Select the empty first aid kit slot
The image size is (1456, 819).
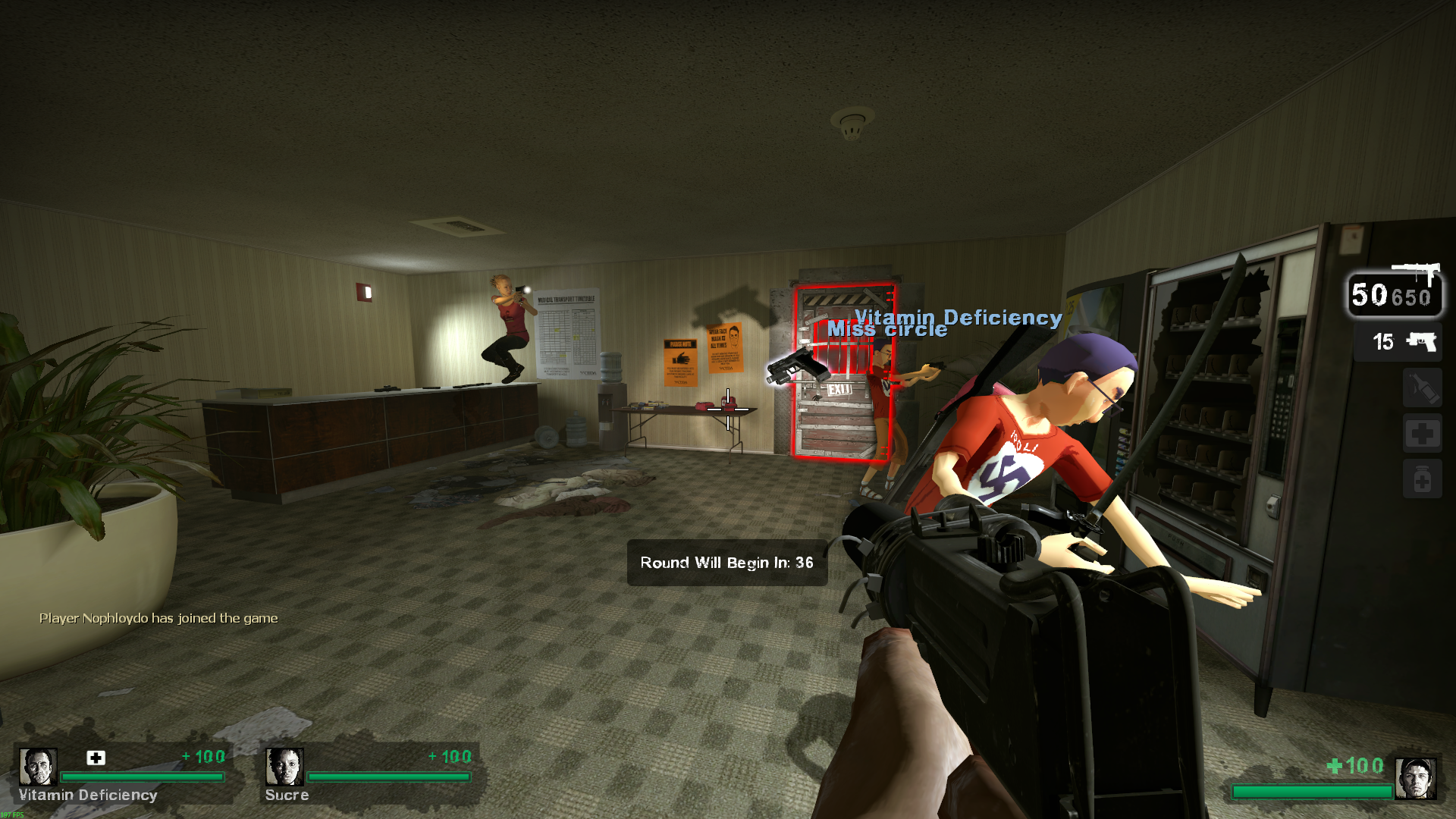click(x=1422, y=434)
